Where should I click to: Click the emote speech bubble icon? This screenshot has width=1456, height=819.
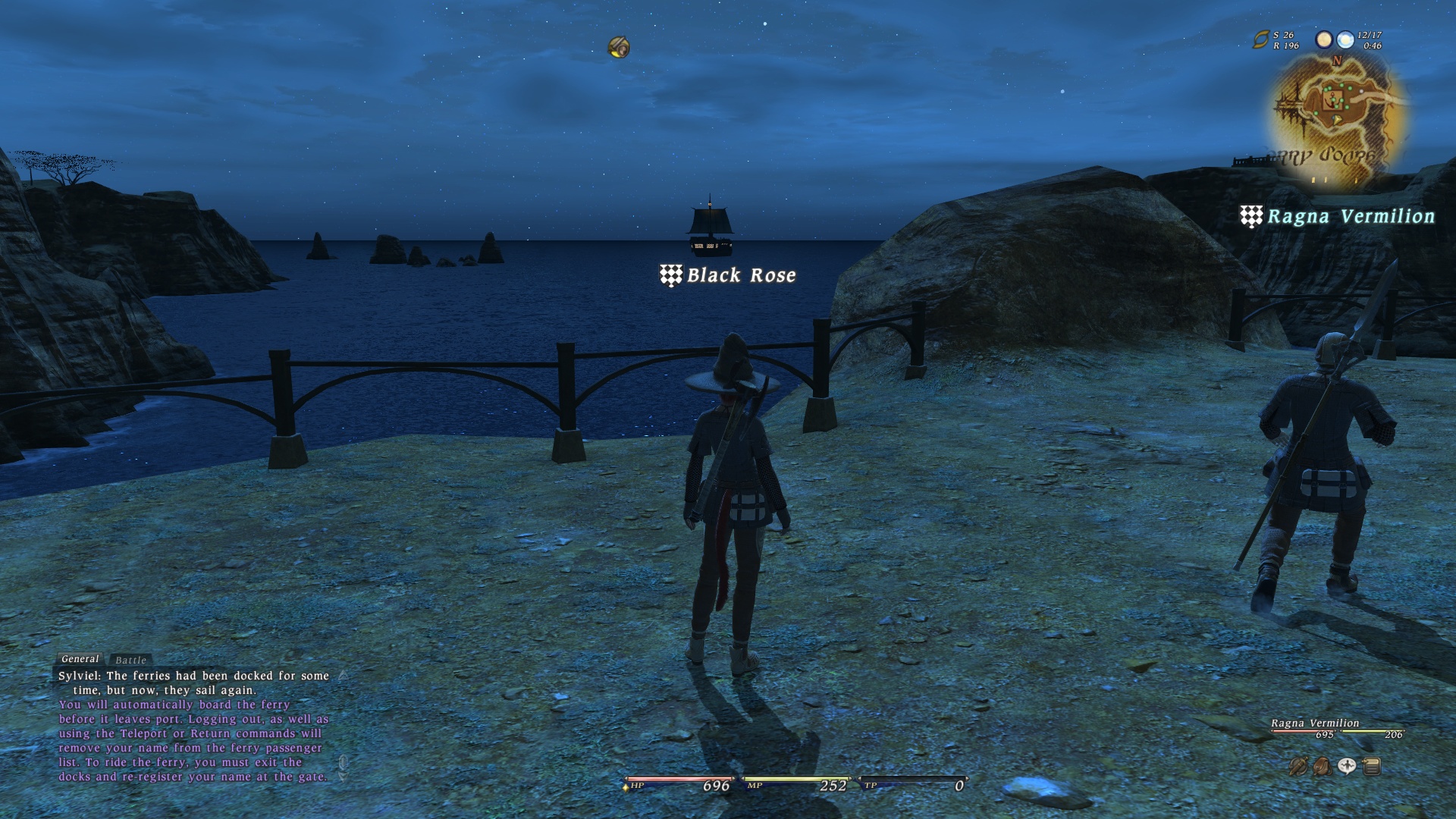(1347, 767)
